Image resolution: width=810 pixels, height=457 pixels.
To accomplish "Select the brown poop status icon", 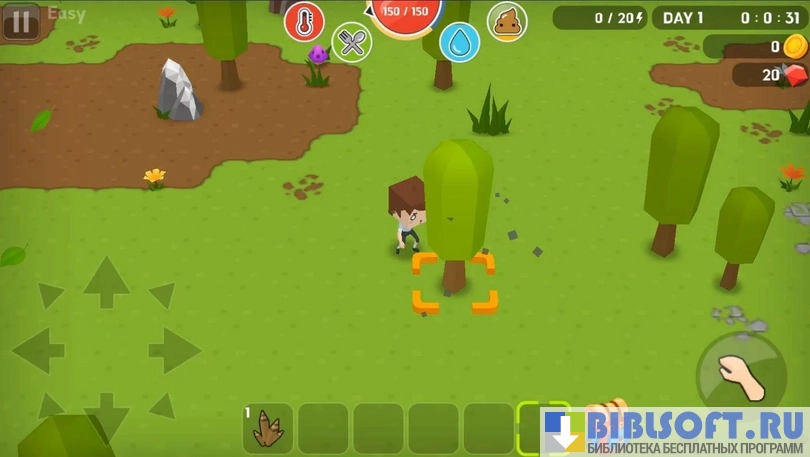I will [x=507, y=21].
